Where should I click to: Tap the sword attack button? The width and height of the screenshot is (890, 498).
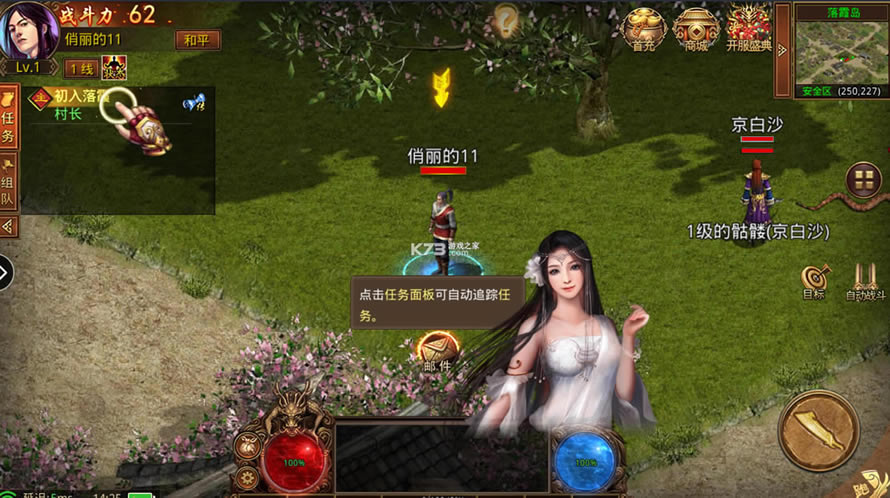818,431
